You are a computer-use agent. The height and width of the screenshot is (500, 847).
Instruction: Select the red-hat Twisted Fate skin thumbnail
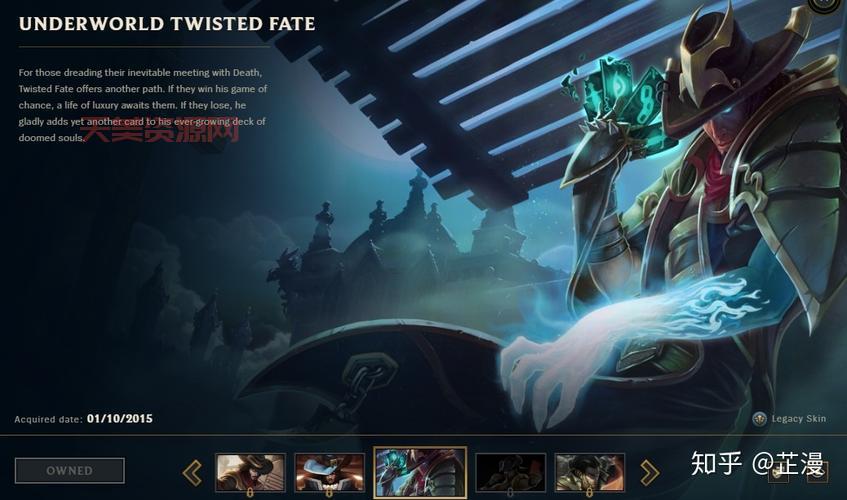click(x=250, y=472)
